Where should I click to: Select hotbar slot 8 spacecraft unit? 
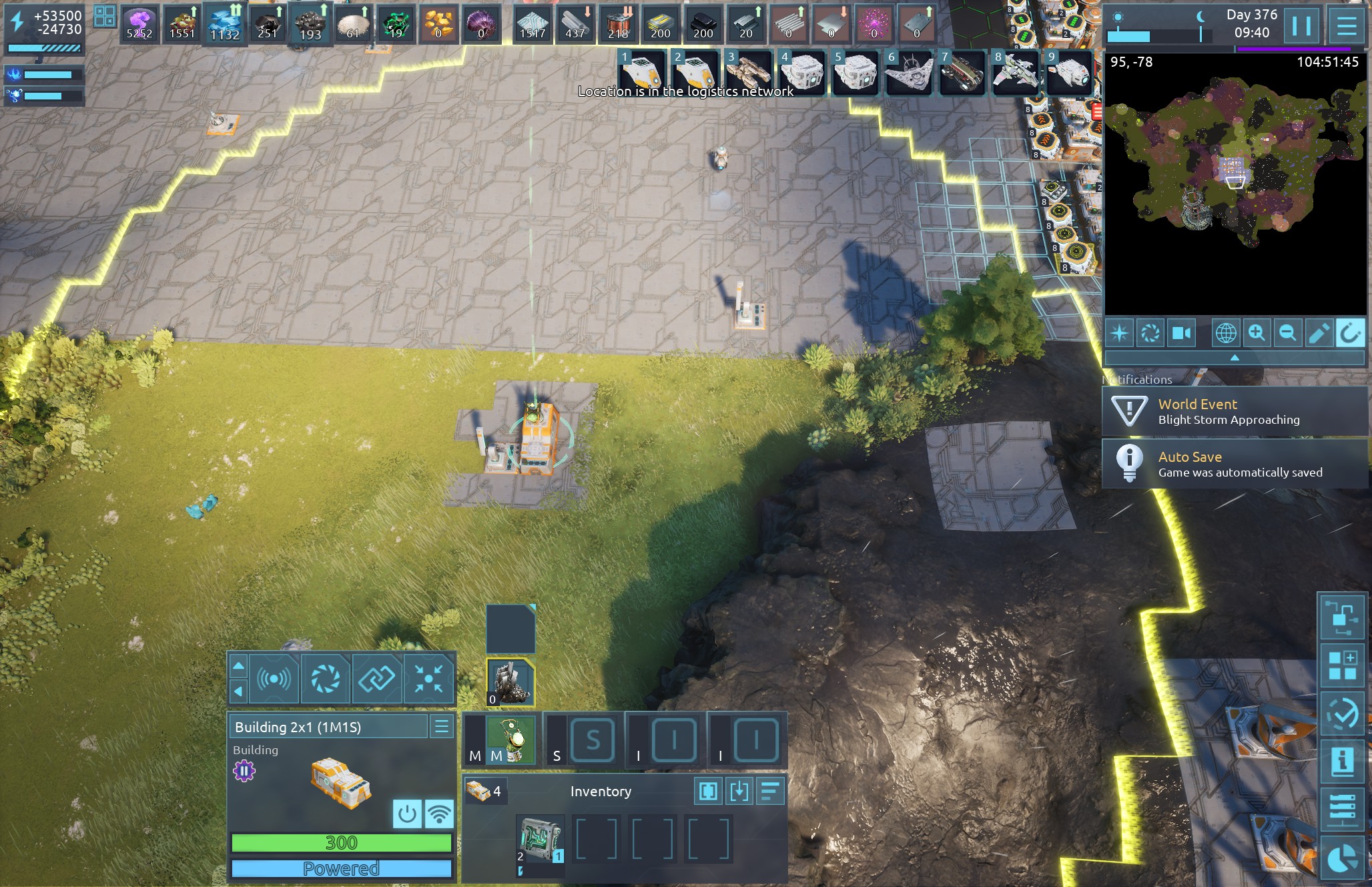click(x=1014, y=73)
